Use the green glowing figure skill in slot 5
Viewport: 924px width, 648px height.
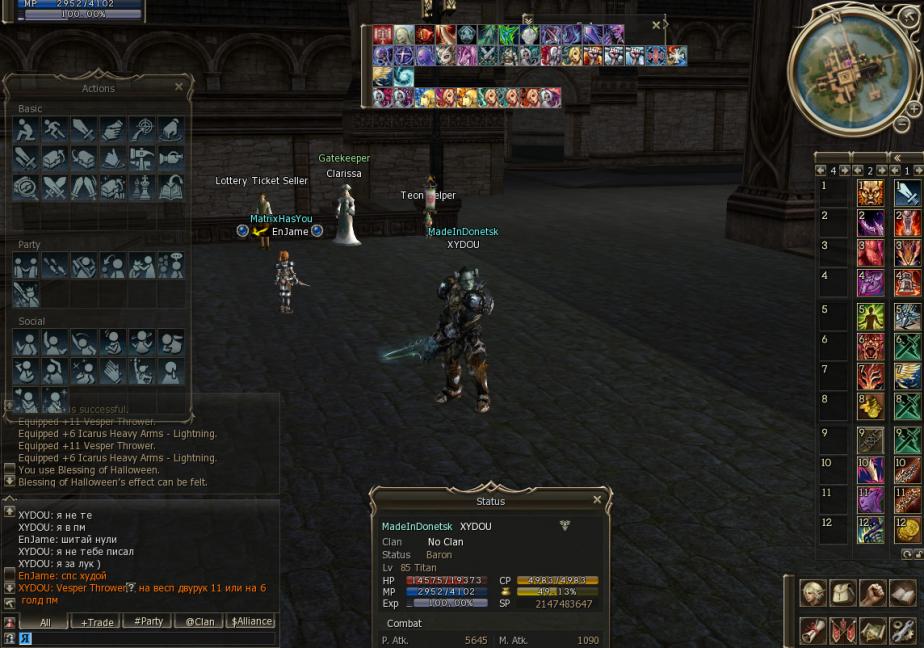pyautogui.click(x=870, y=316)
